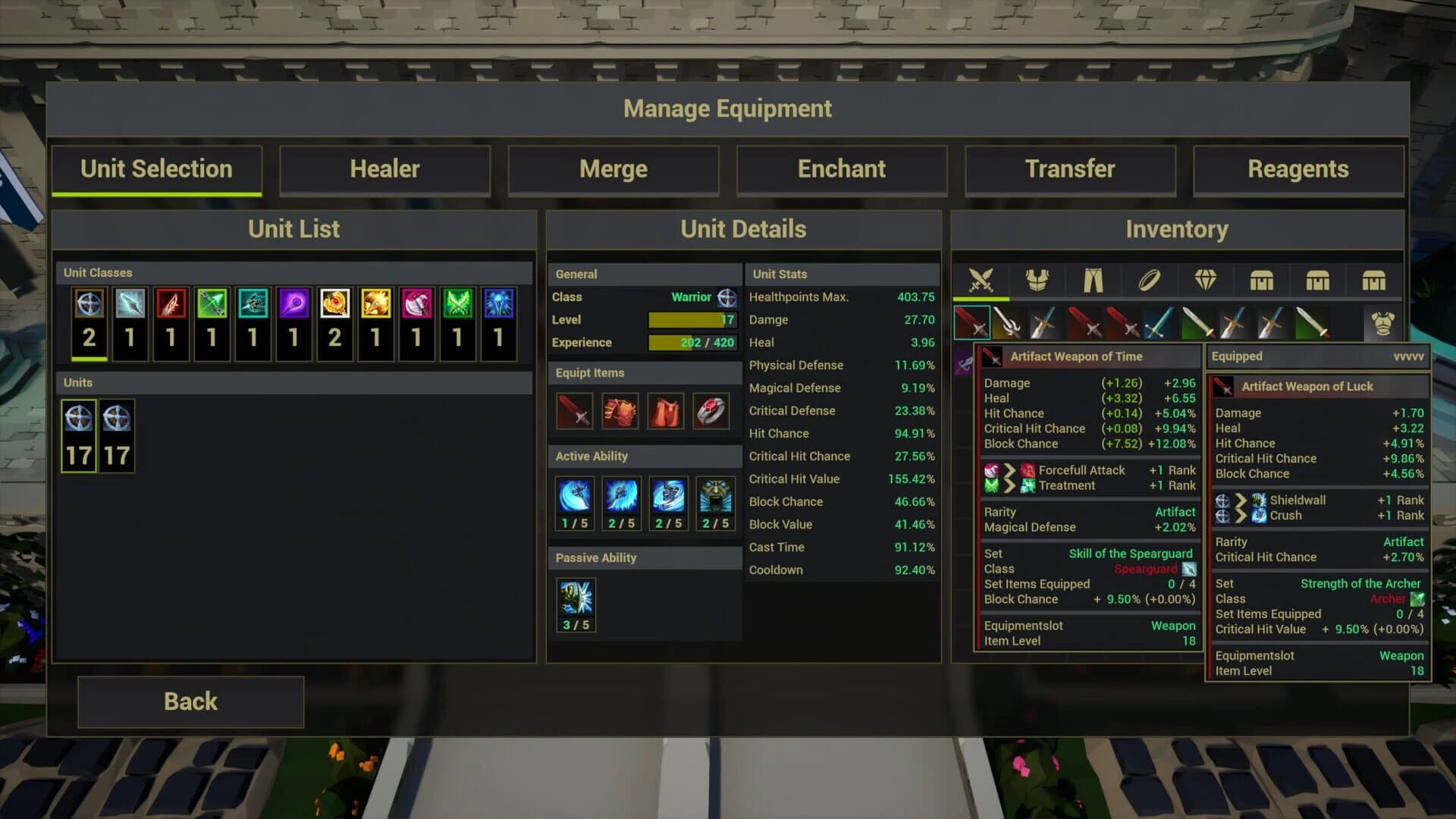Click the Back button
The height and width of the screenshot is (819, 1456).
tap(190, 701)
